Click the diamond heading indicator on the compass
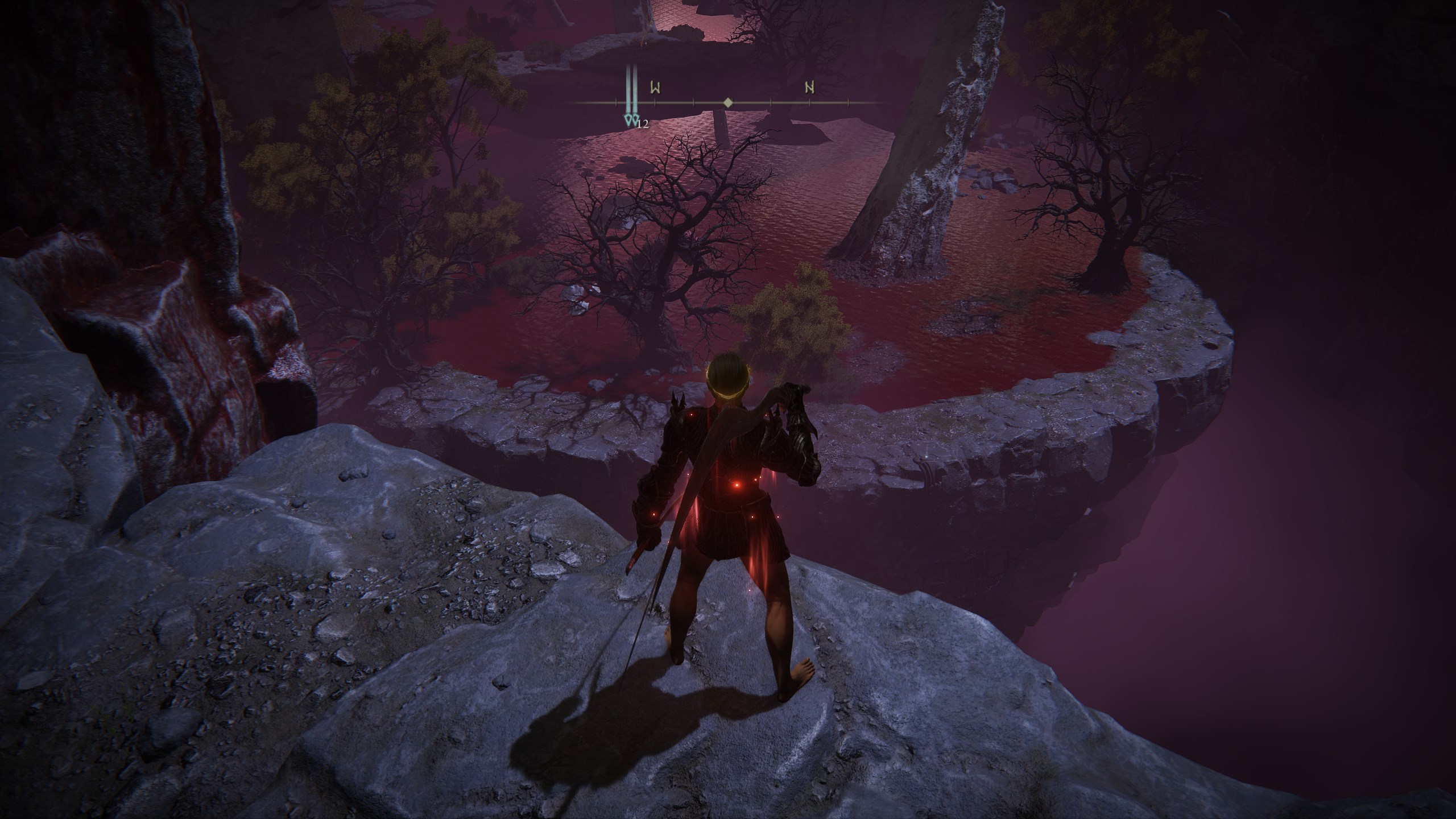 [728, 104]
